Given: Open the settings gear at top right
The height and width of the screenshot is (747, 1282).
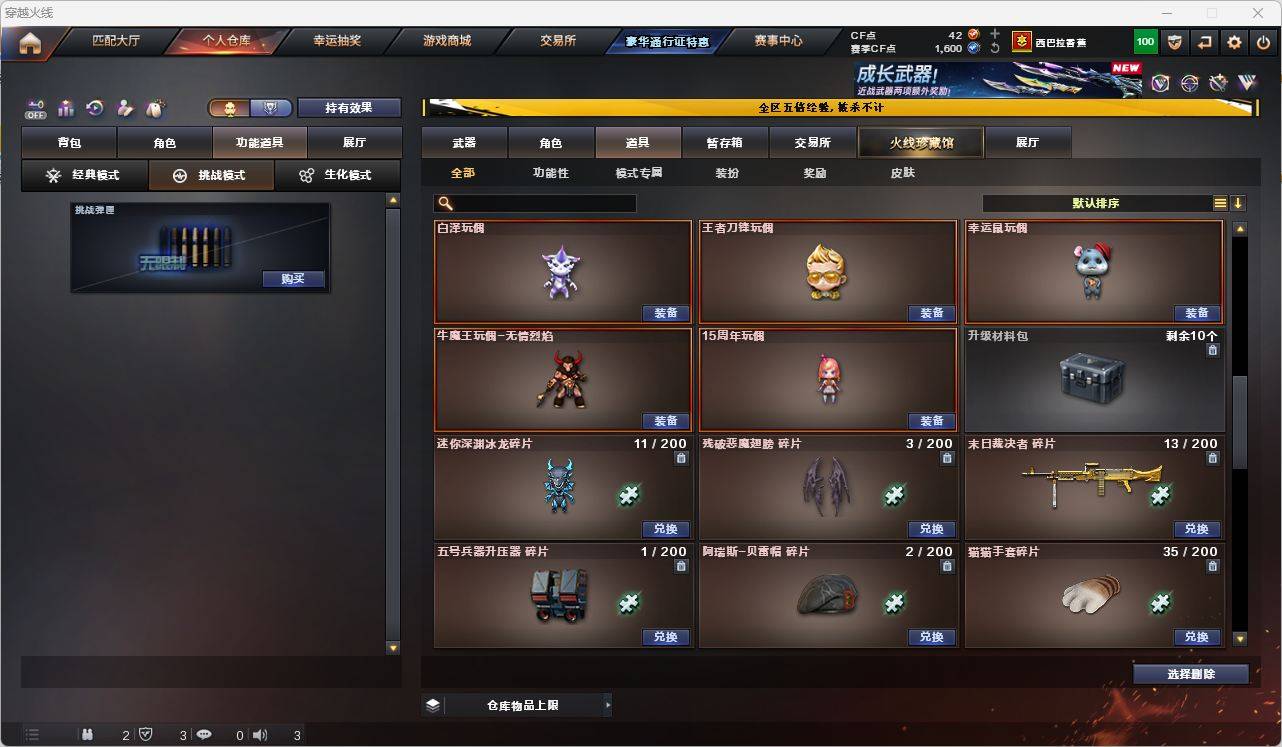Looking at the screenshot, I should pos(1233,42).
